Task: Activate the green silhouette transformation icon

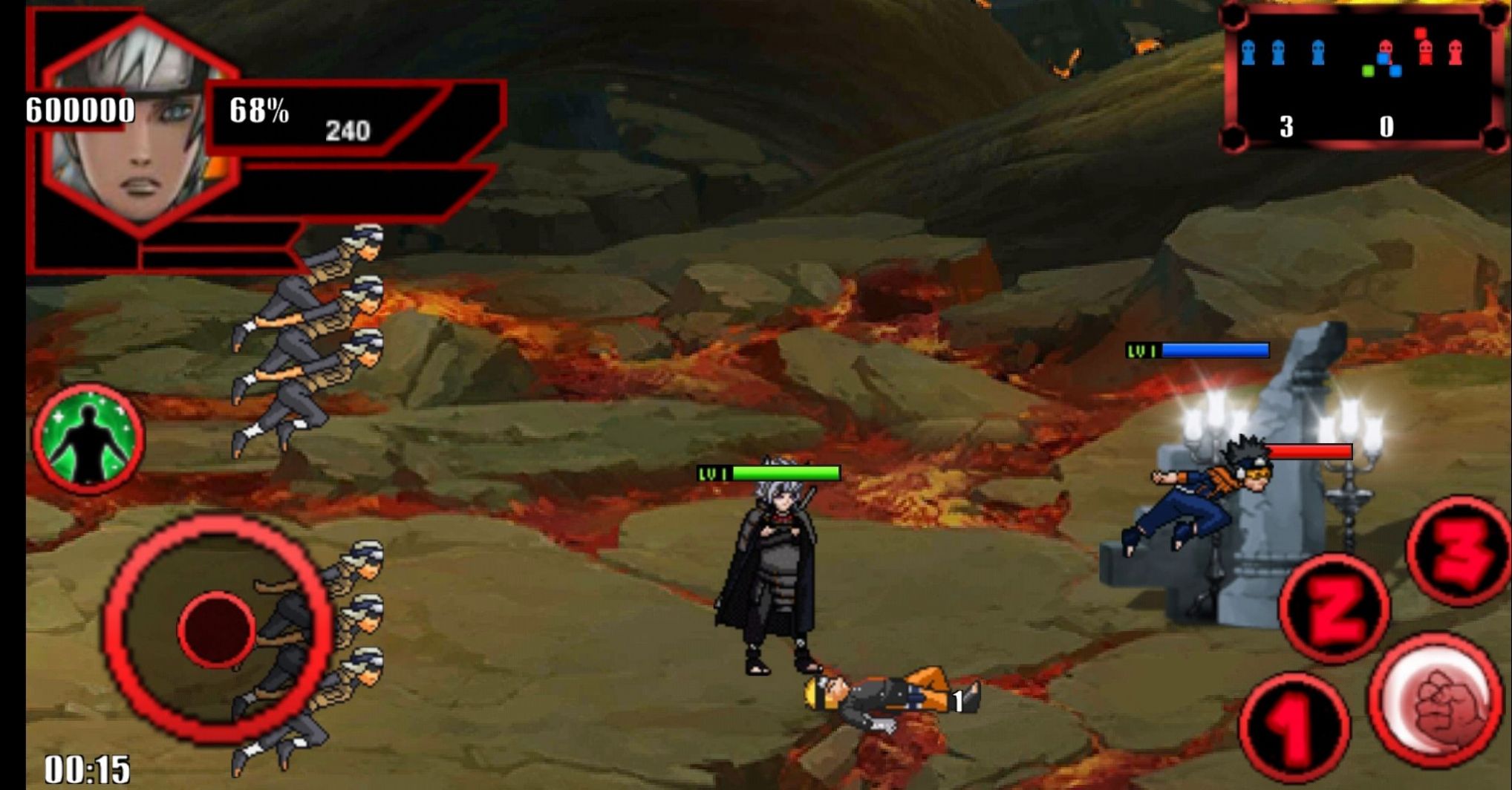Action: (88, 439)
